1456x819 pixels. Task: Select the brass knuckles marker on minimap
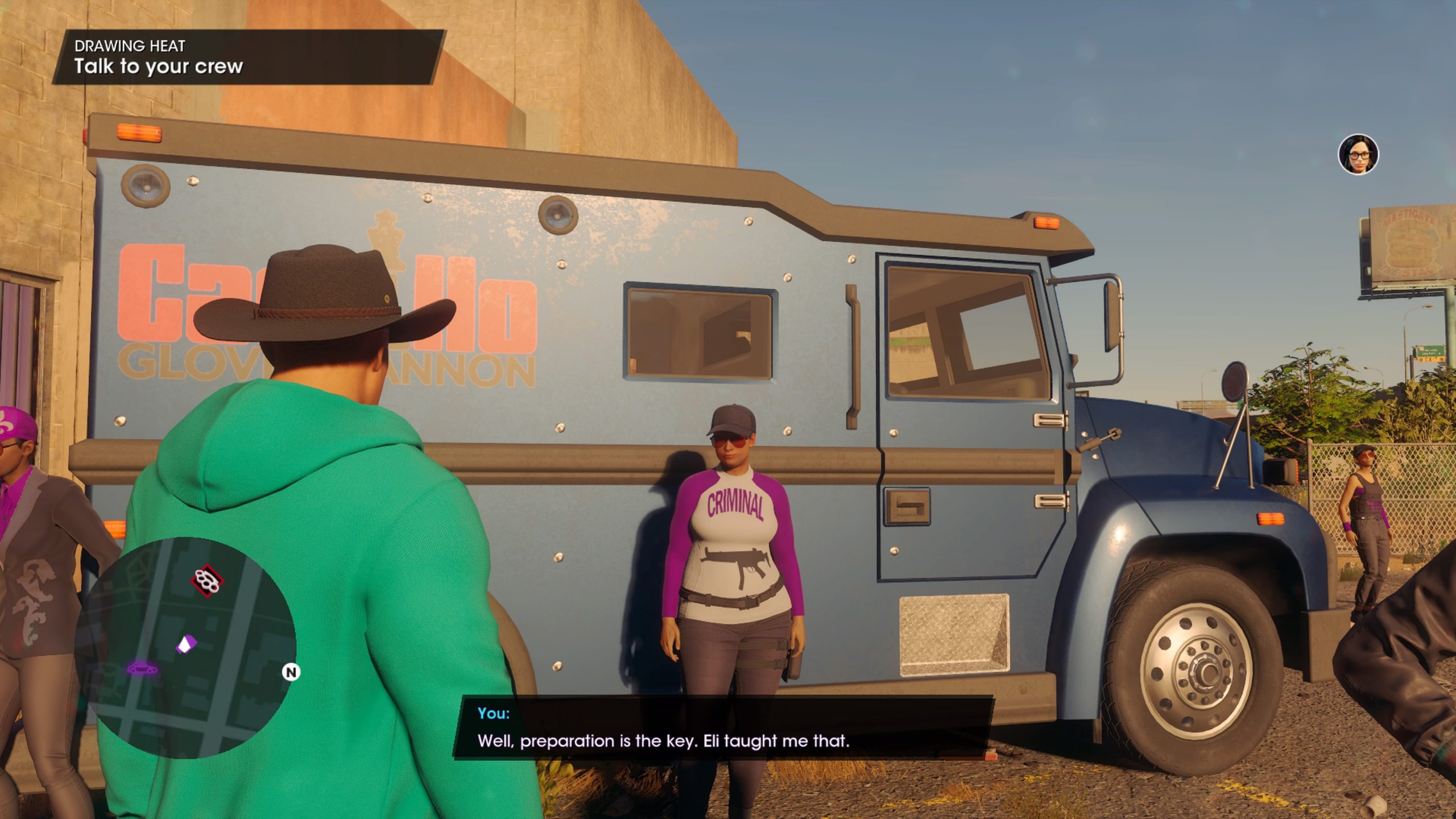(207, 581)
